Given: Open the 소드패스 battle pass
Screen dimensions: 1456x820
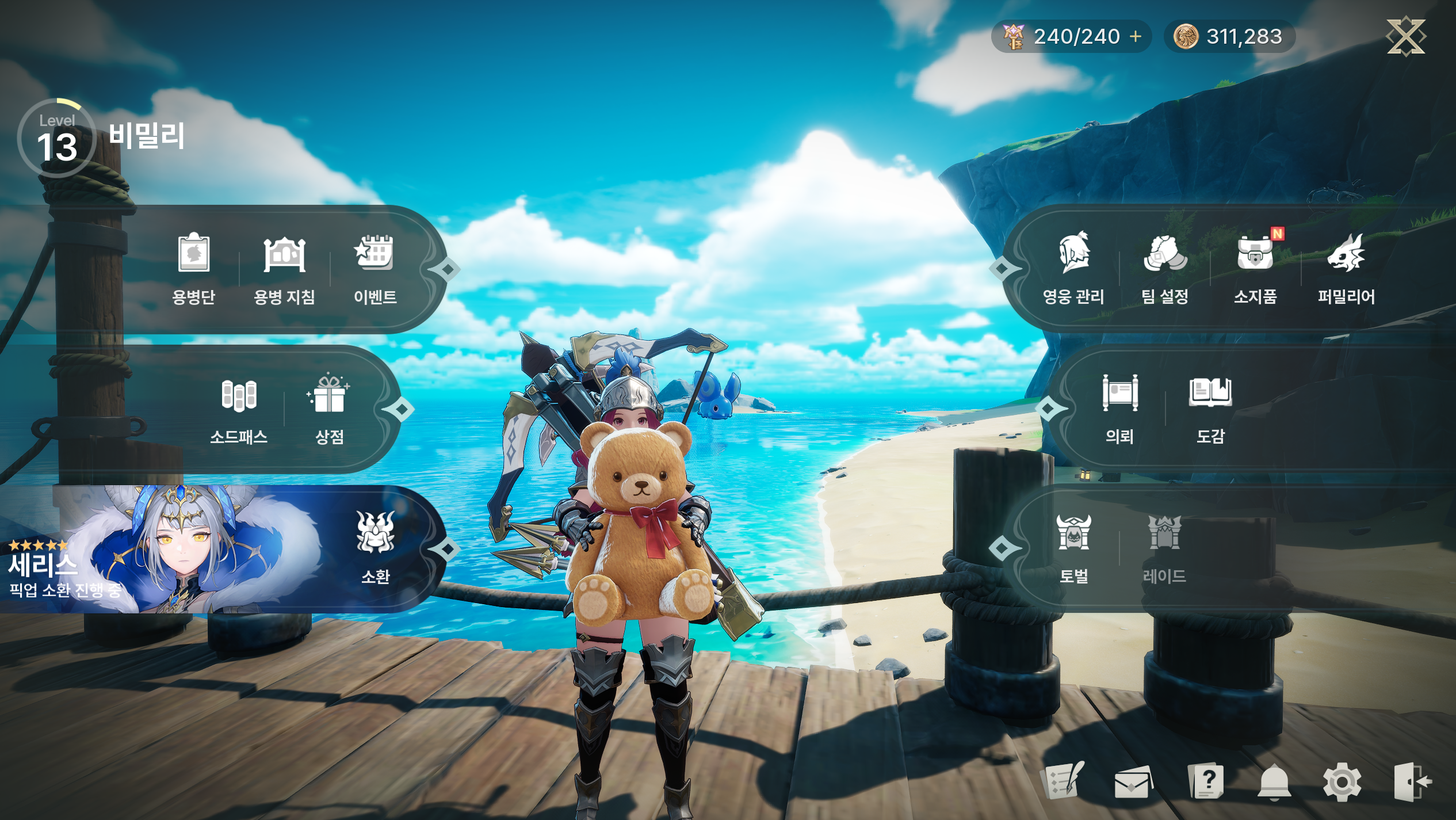Looking at the screenshot, I should (239, 408).
